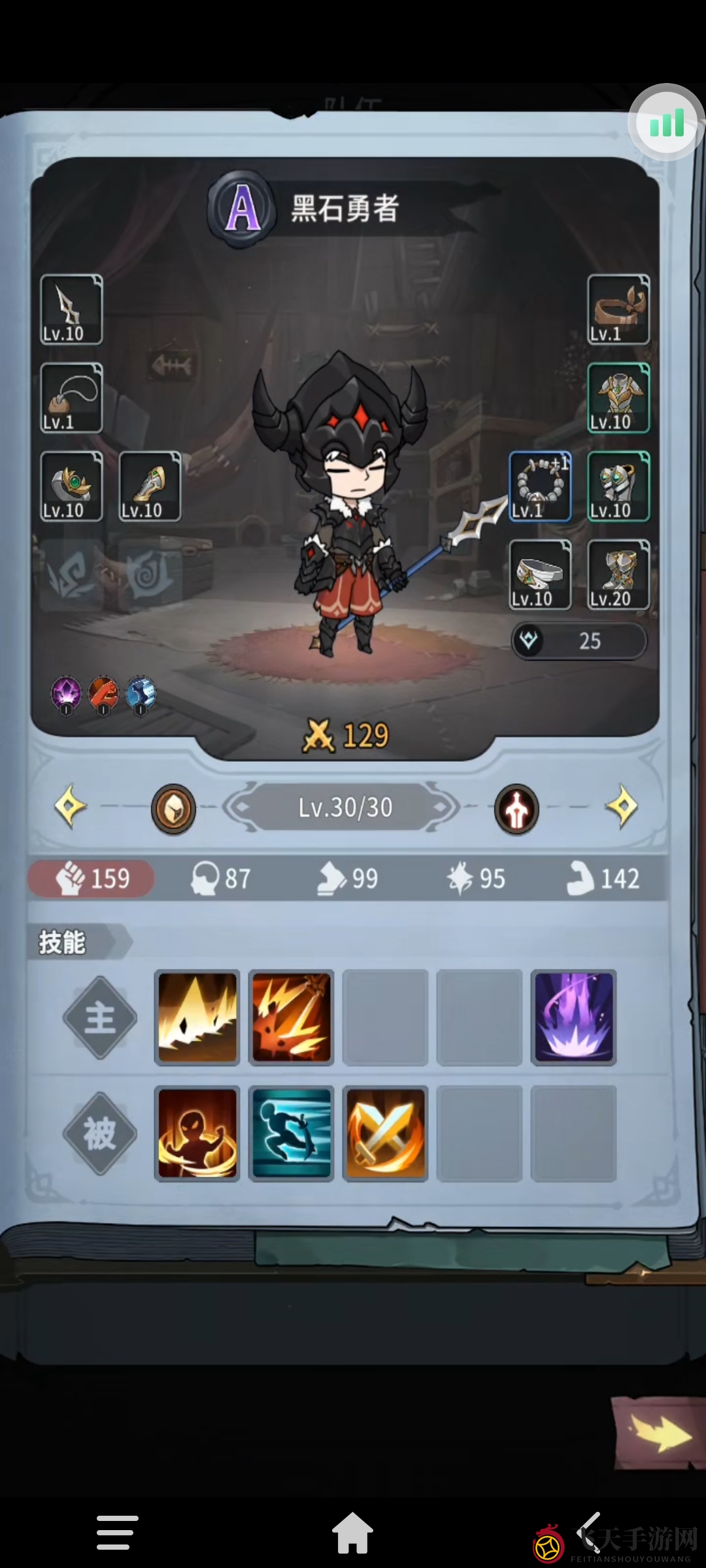706x1568 pixels.
Task: Select the Lv.10 chest armor slot
Action: coord(618,398)
